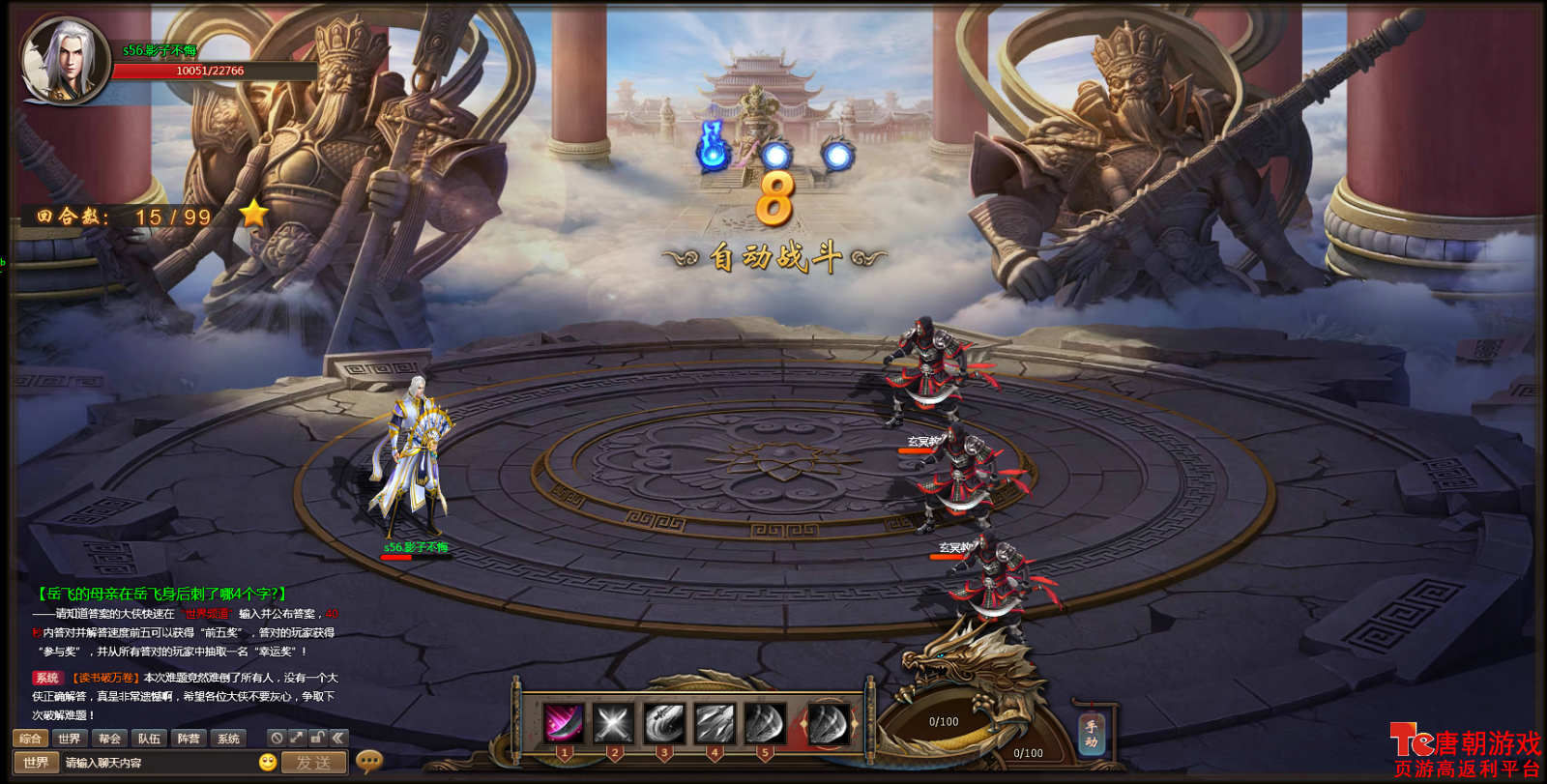
Task: Collapse chat panel with double-arrow button
Action: (x=337, y=738)
